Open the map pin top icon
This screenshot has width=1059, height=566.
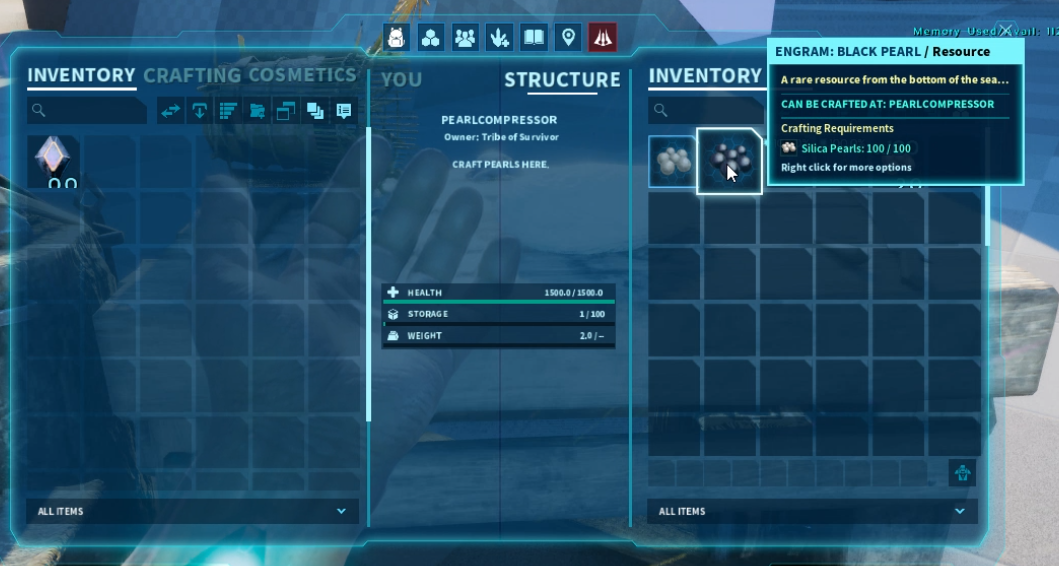[568, 38]
